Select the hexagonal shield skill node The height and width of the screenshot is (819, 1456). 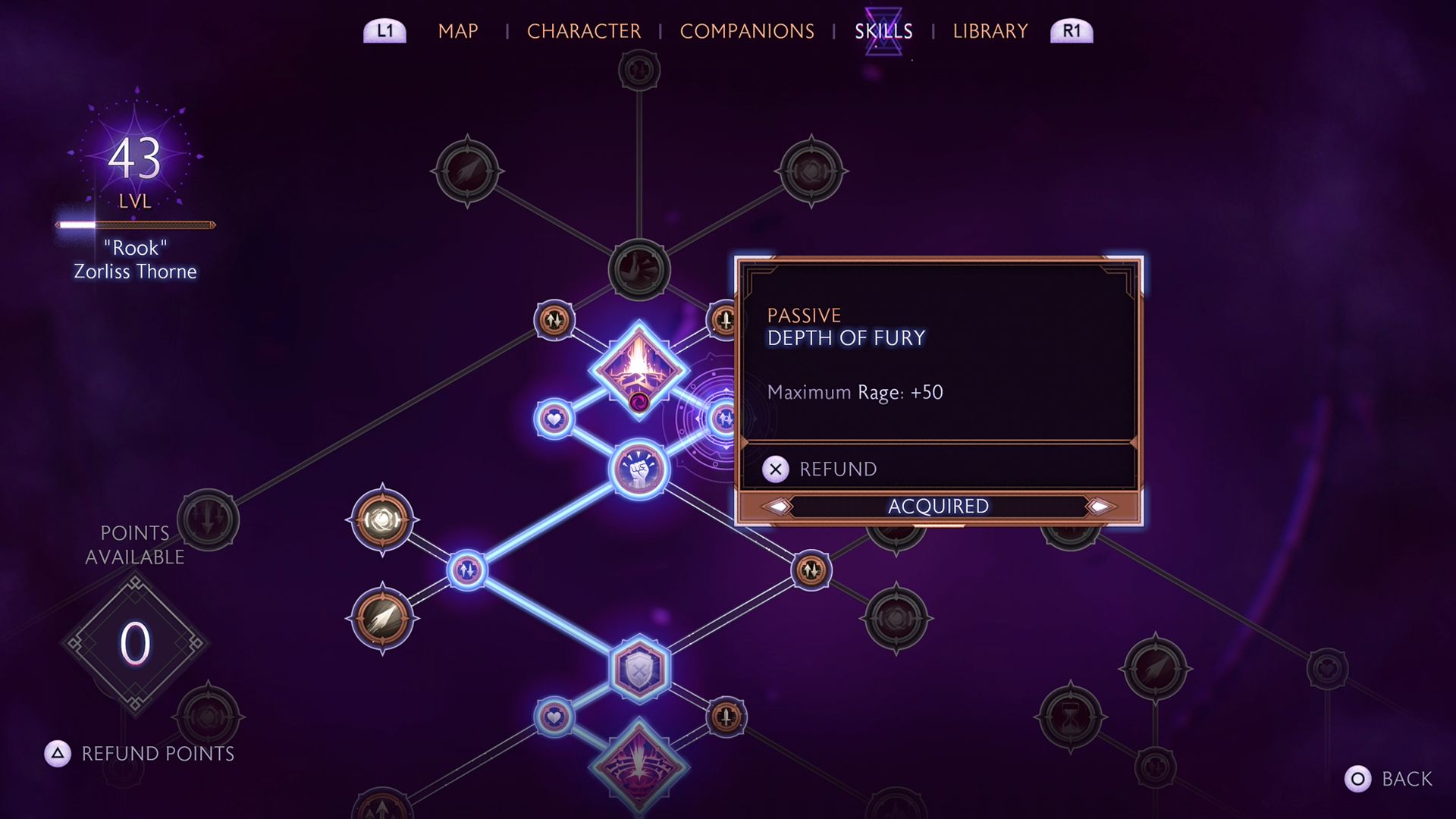point(639,669)
